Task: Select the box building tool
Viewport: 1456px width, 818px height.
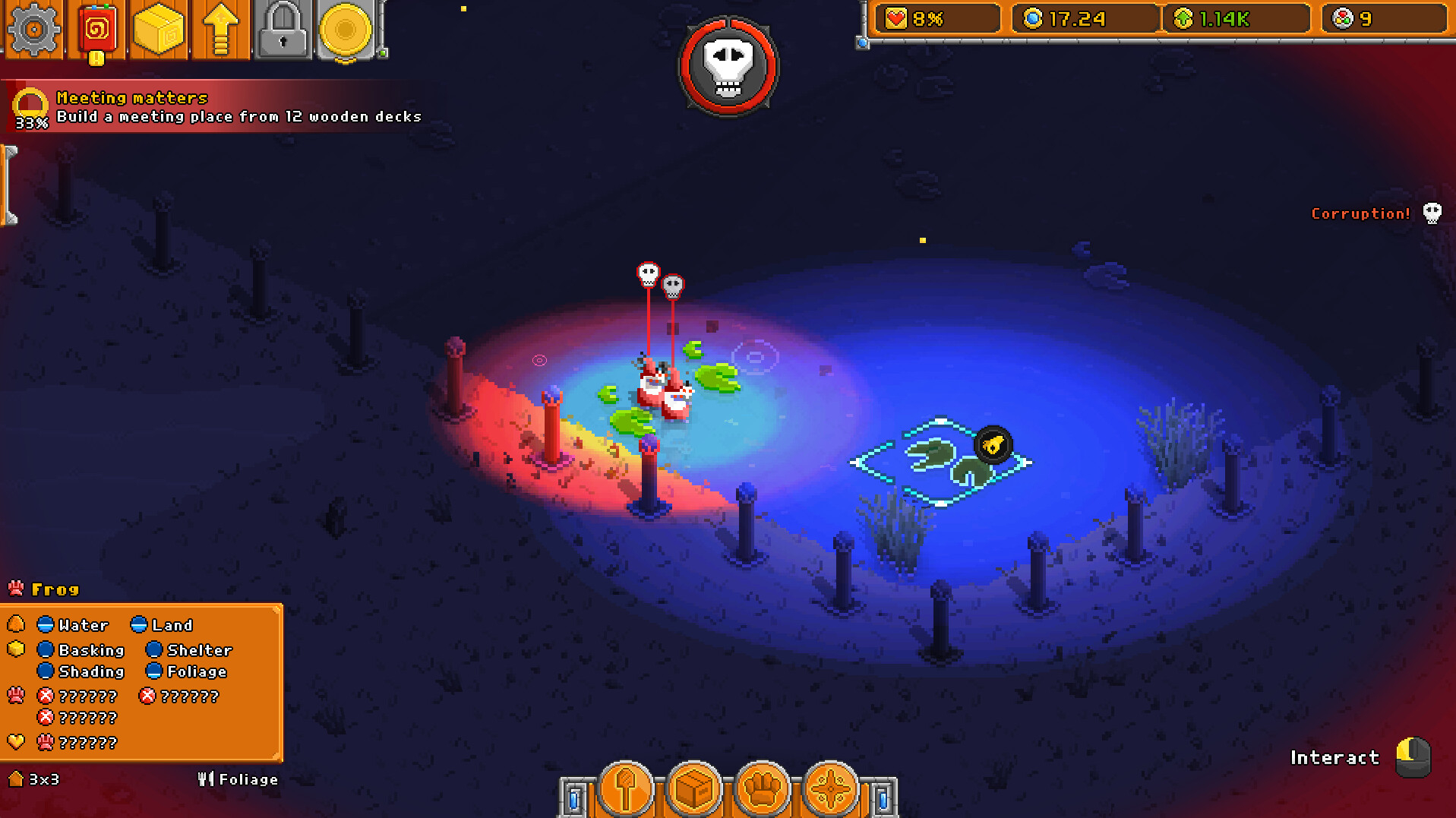Action: [x=693, y=790]
